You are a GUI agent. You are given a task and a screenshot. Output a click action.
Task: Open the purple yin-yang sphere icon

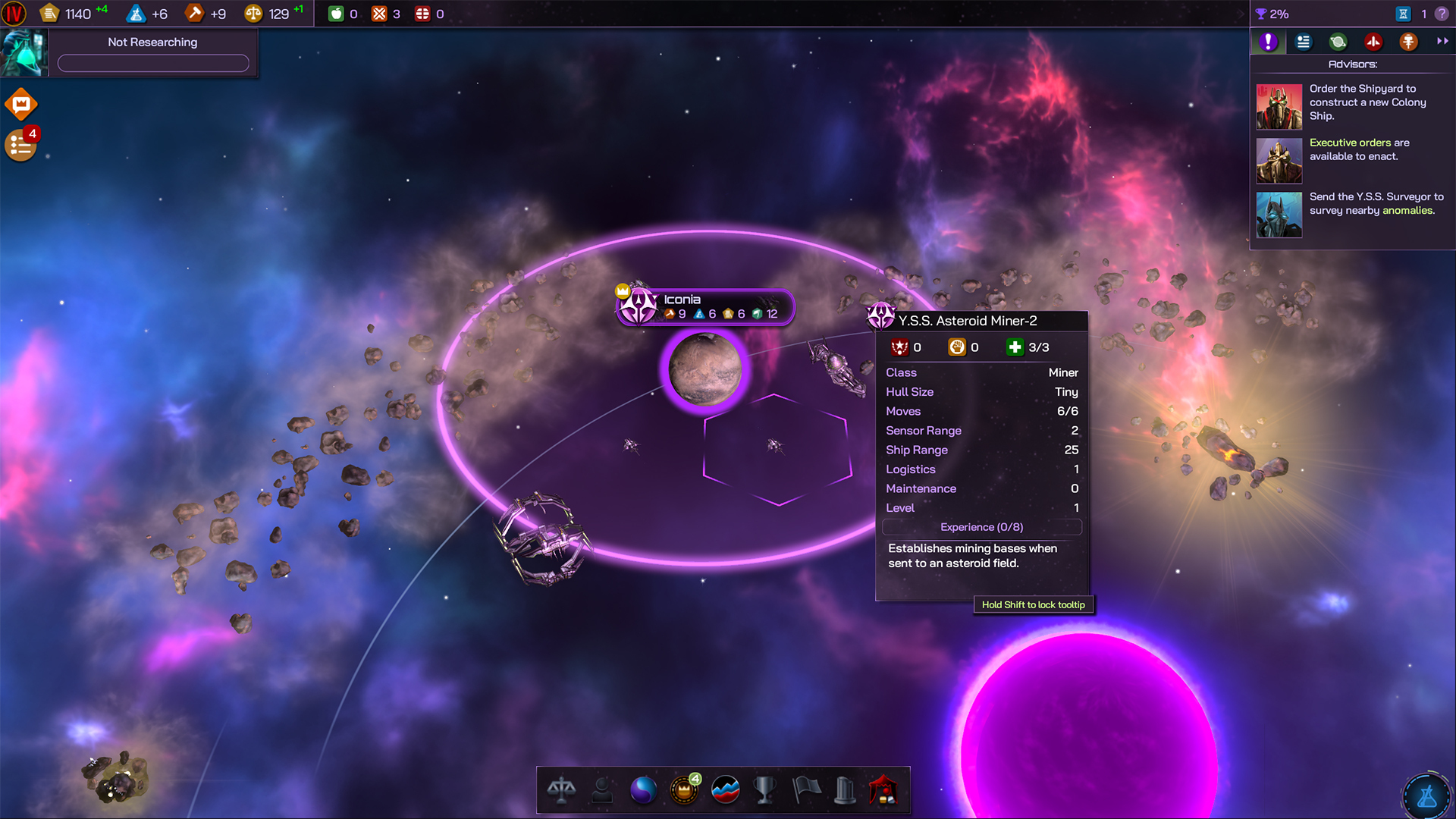(643, 790)
